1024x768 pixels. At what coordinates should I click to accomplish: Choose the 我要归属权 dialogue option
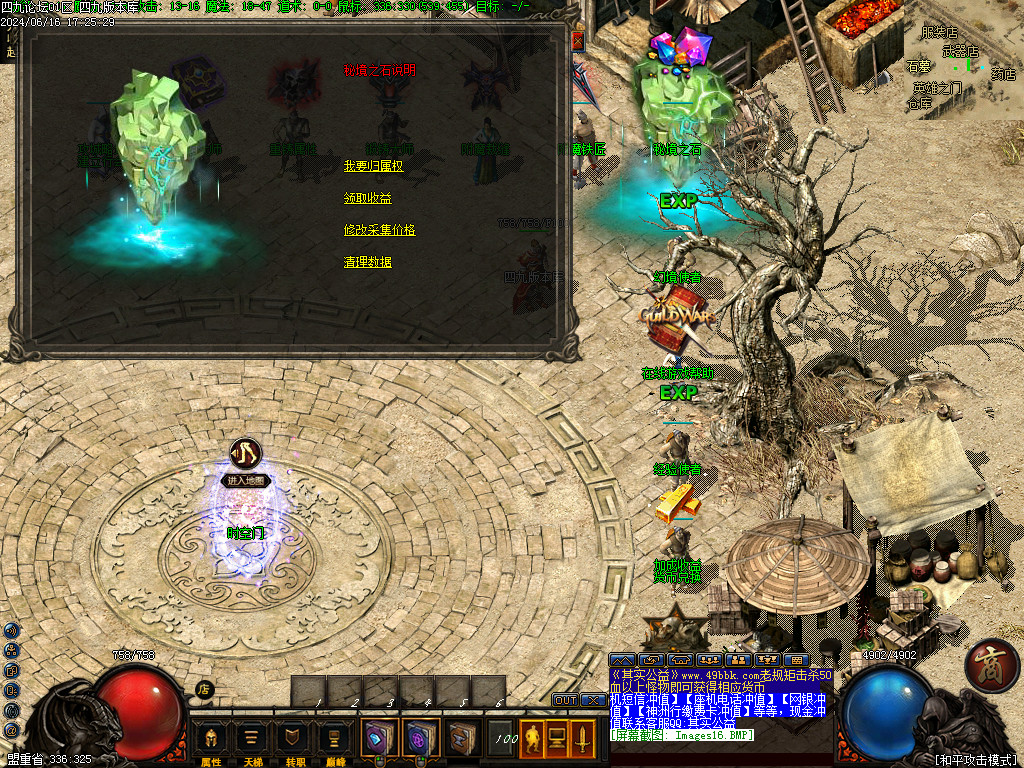pyautogui.click(x=373, y=166)
